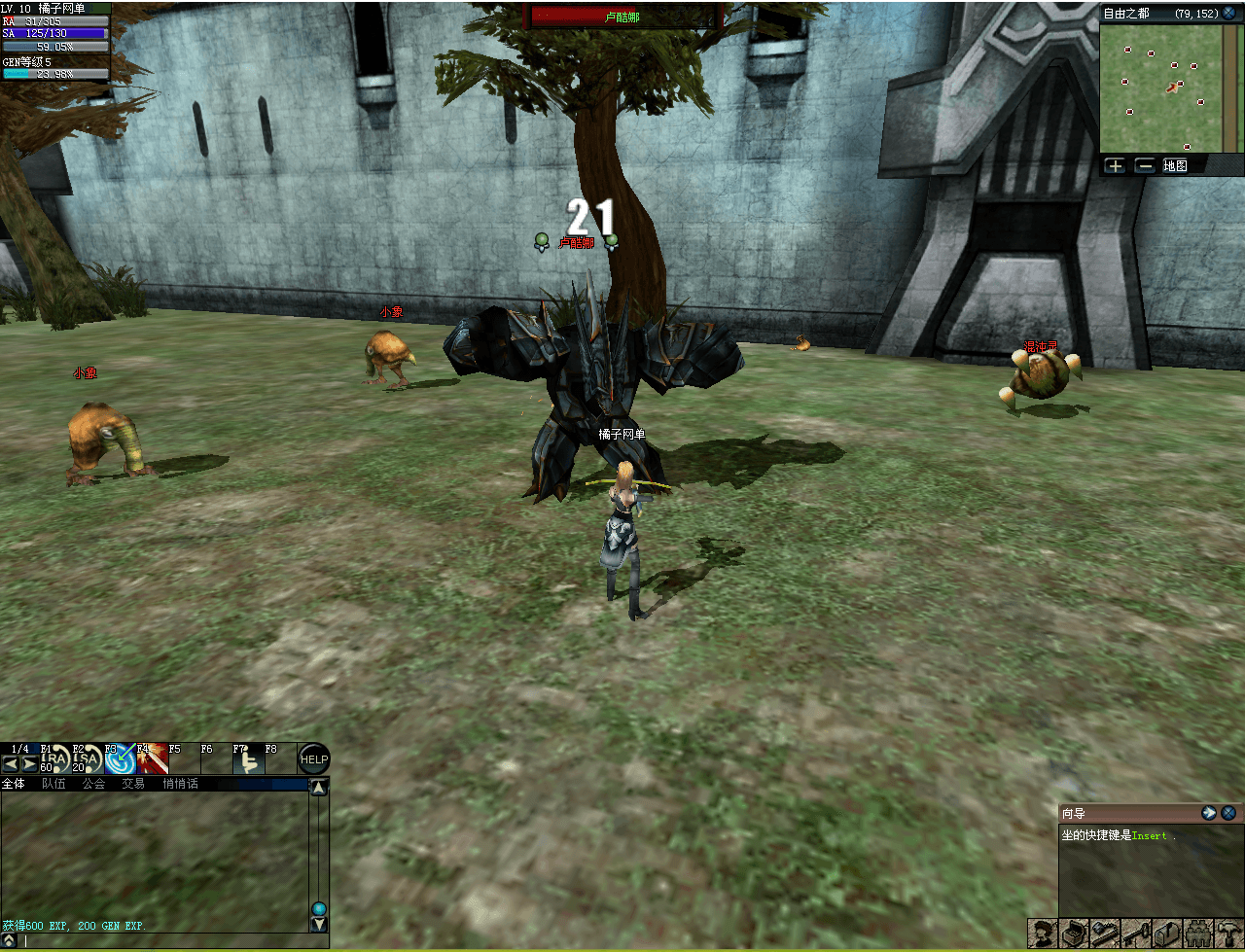
Task: Go to the next hotbar page
Action: [x=30, y=764]
